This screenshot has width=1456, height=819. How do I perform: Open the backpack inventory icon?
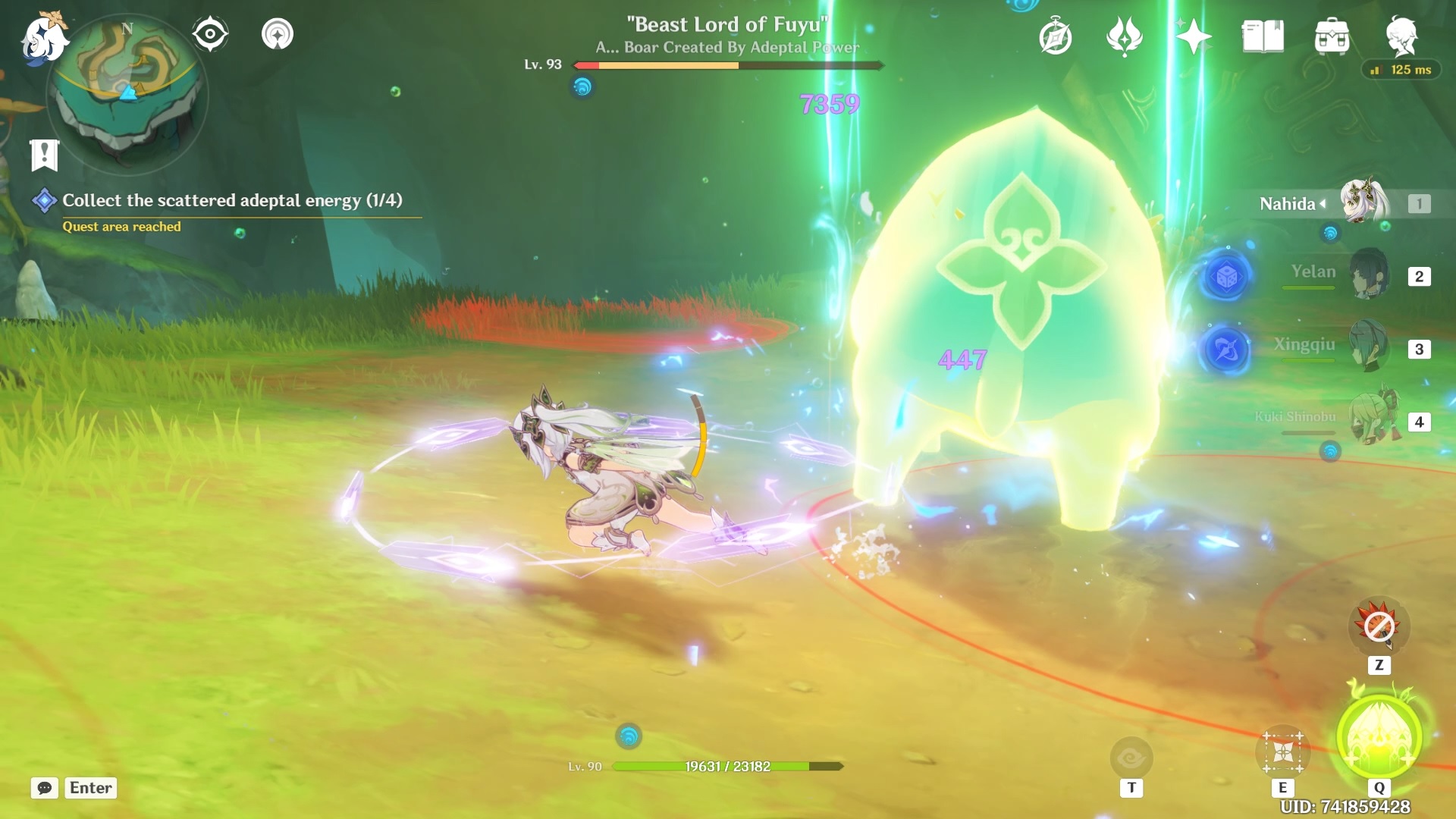1332,36
